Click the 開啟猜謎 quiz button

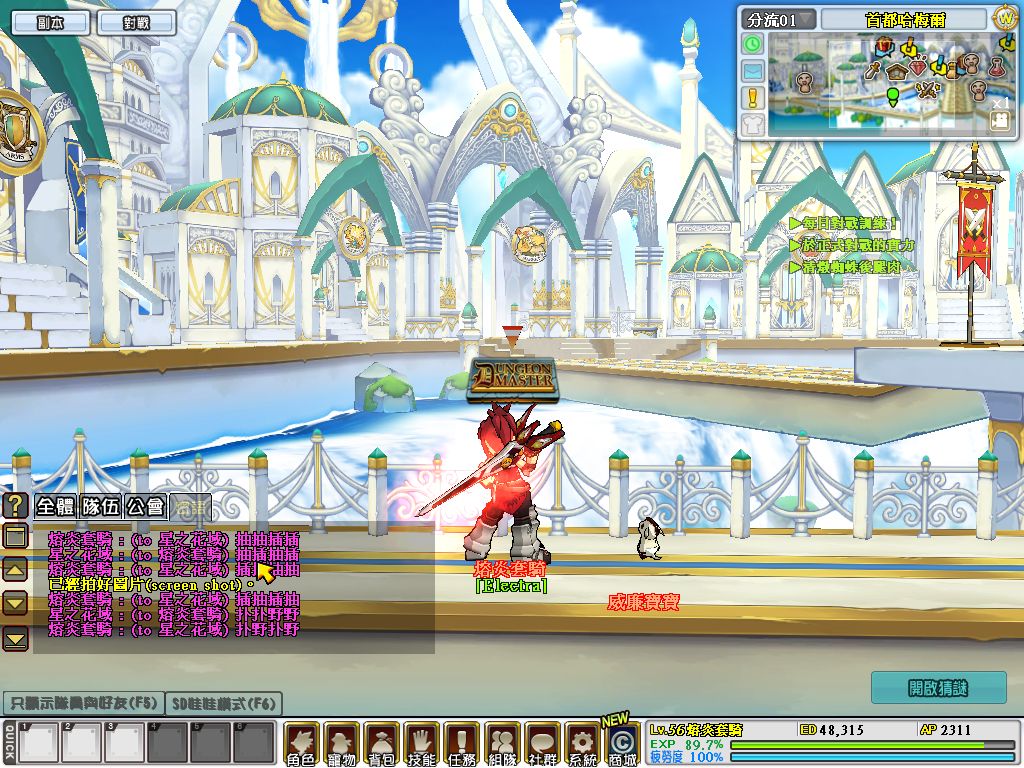click(938, 688)
